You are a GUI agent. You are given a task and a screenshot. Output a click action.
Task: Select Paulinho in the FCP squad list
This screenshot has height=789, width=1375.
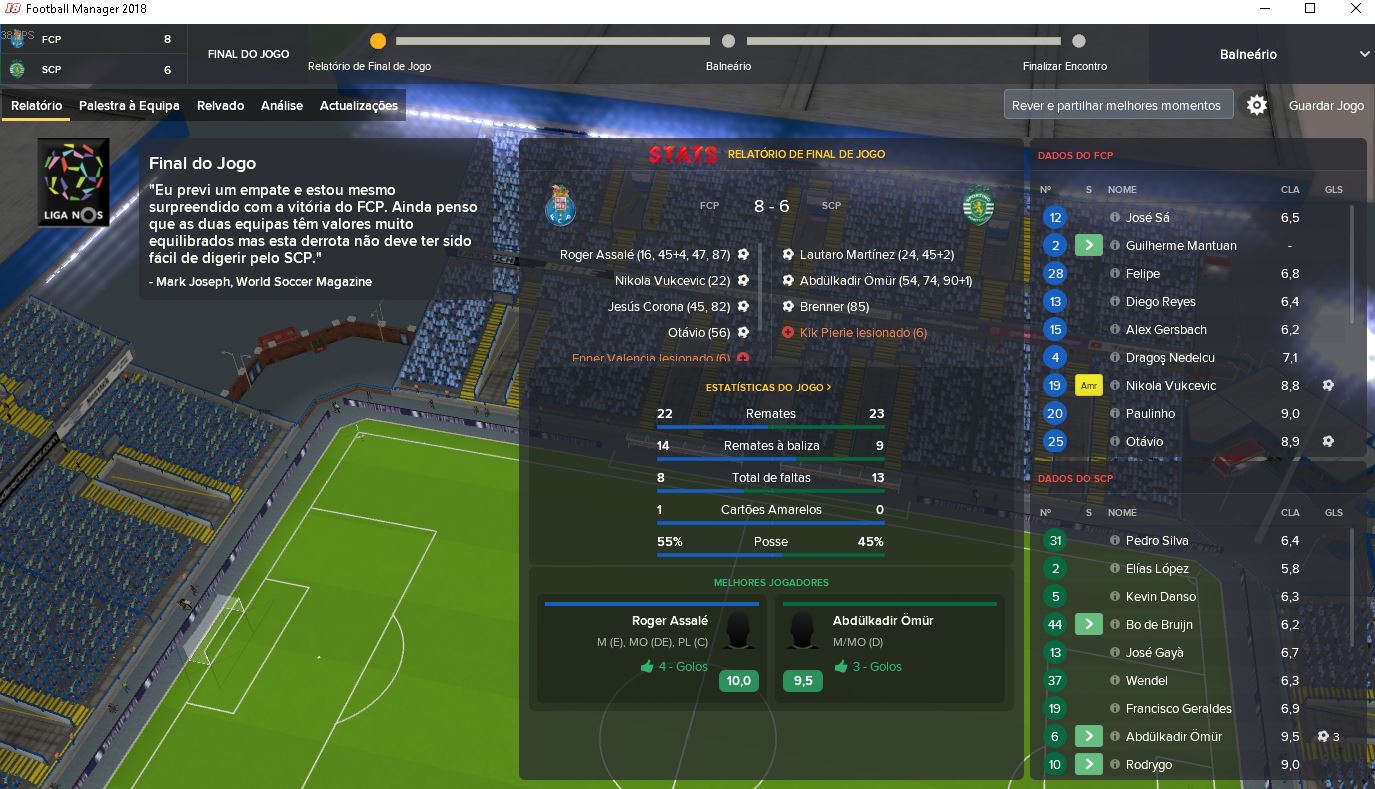[1150, 414]
